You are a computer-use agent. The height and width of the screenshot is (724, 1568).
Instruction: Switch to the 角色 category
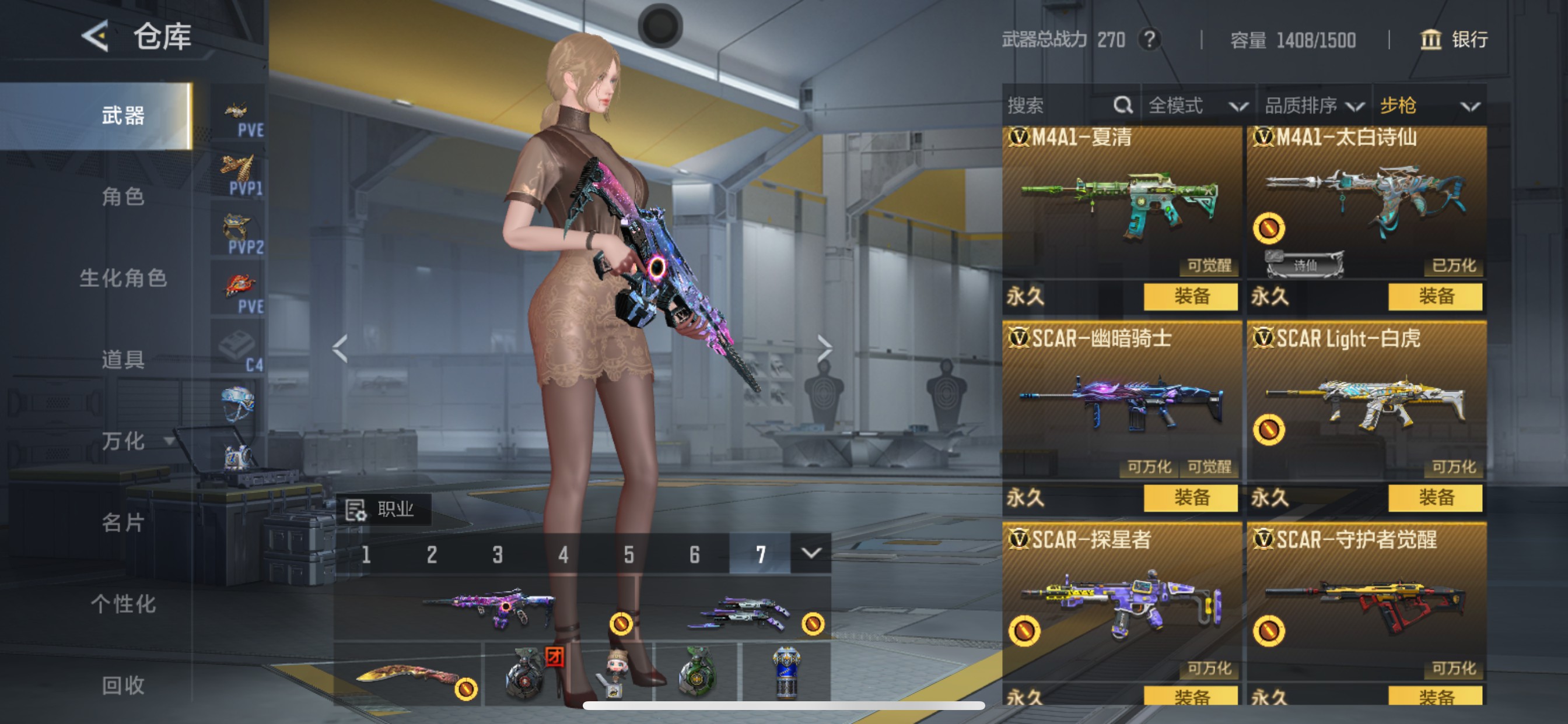(123, 196)
